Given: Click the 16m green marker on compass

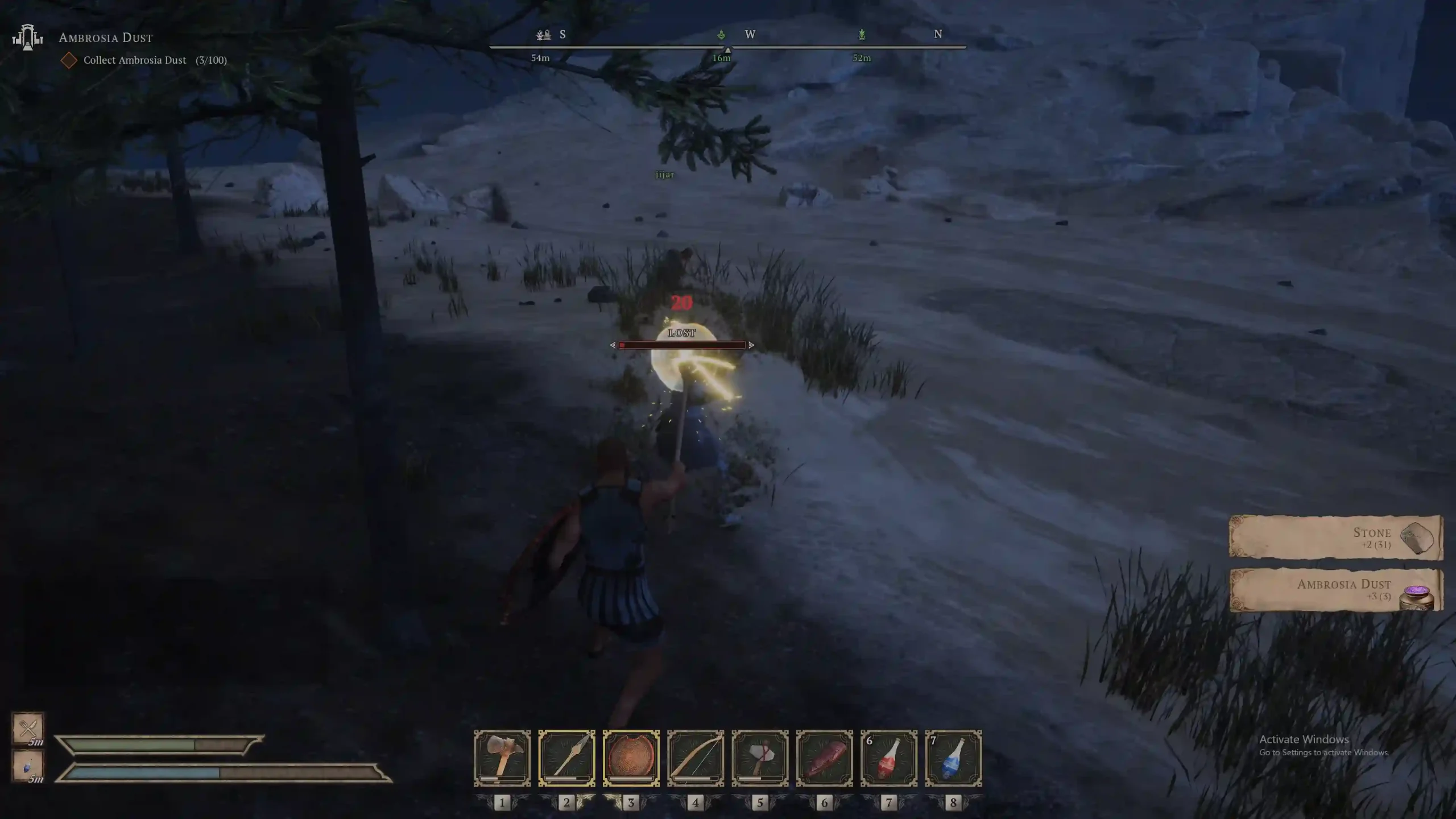Looking at the screenshot, I should point(721,35).
